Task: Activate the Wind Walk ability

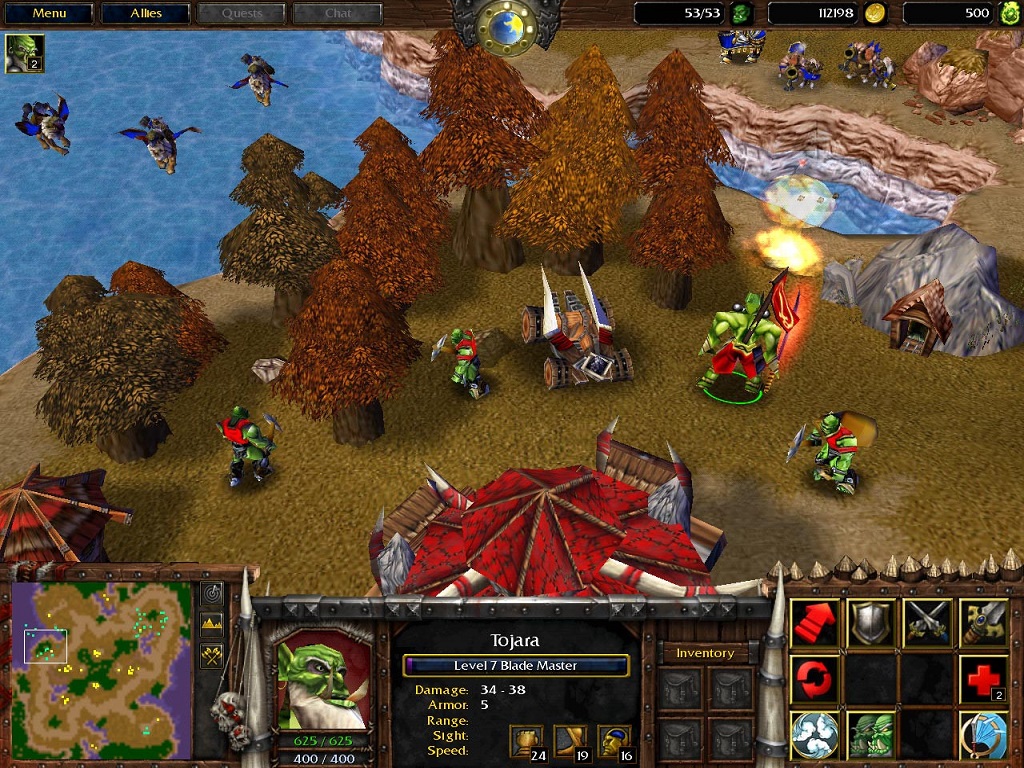Action: coord(815,736)
